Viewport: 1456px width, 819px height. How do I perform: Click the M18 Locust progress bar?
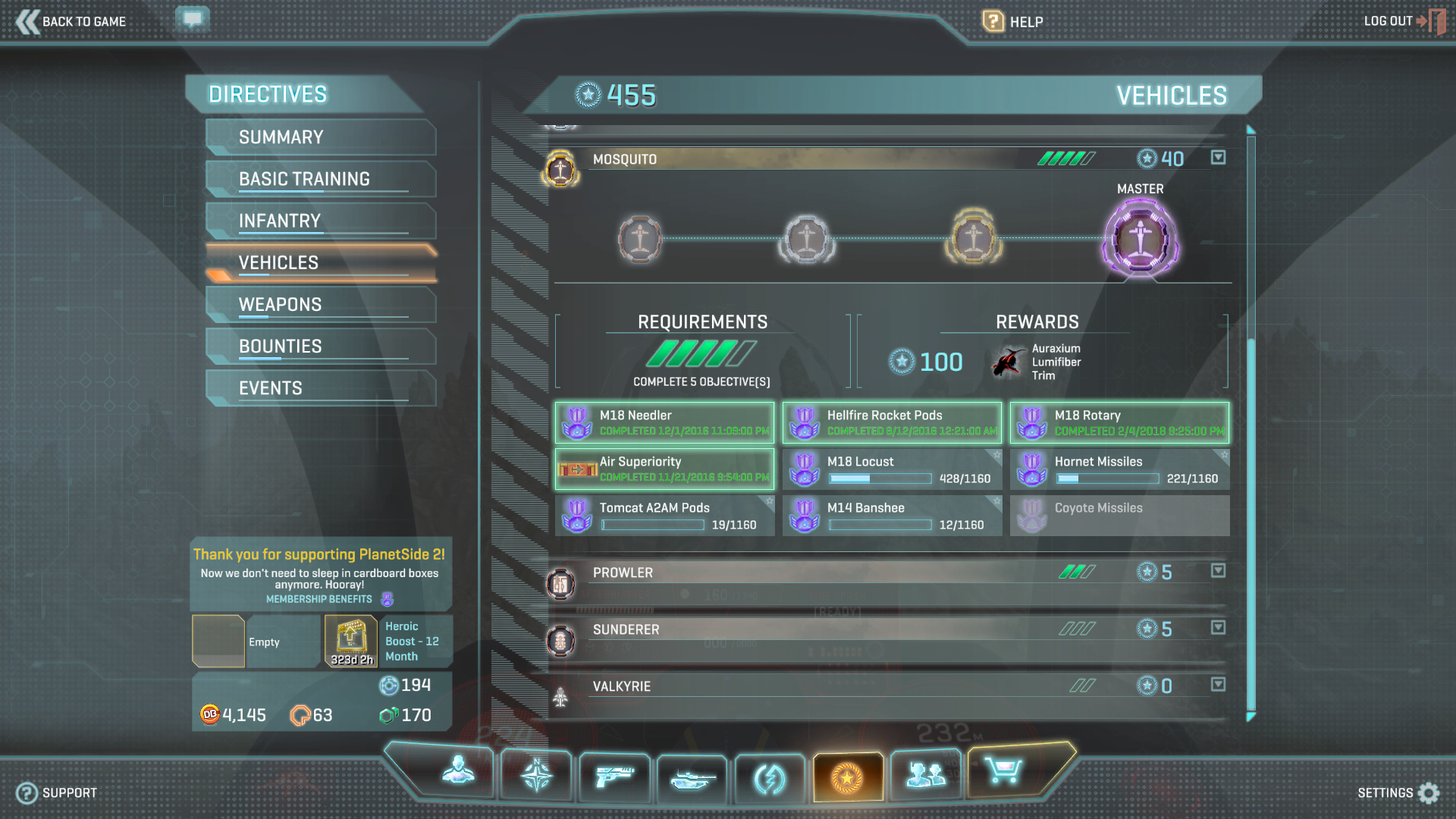click(x=881, y=479)
